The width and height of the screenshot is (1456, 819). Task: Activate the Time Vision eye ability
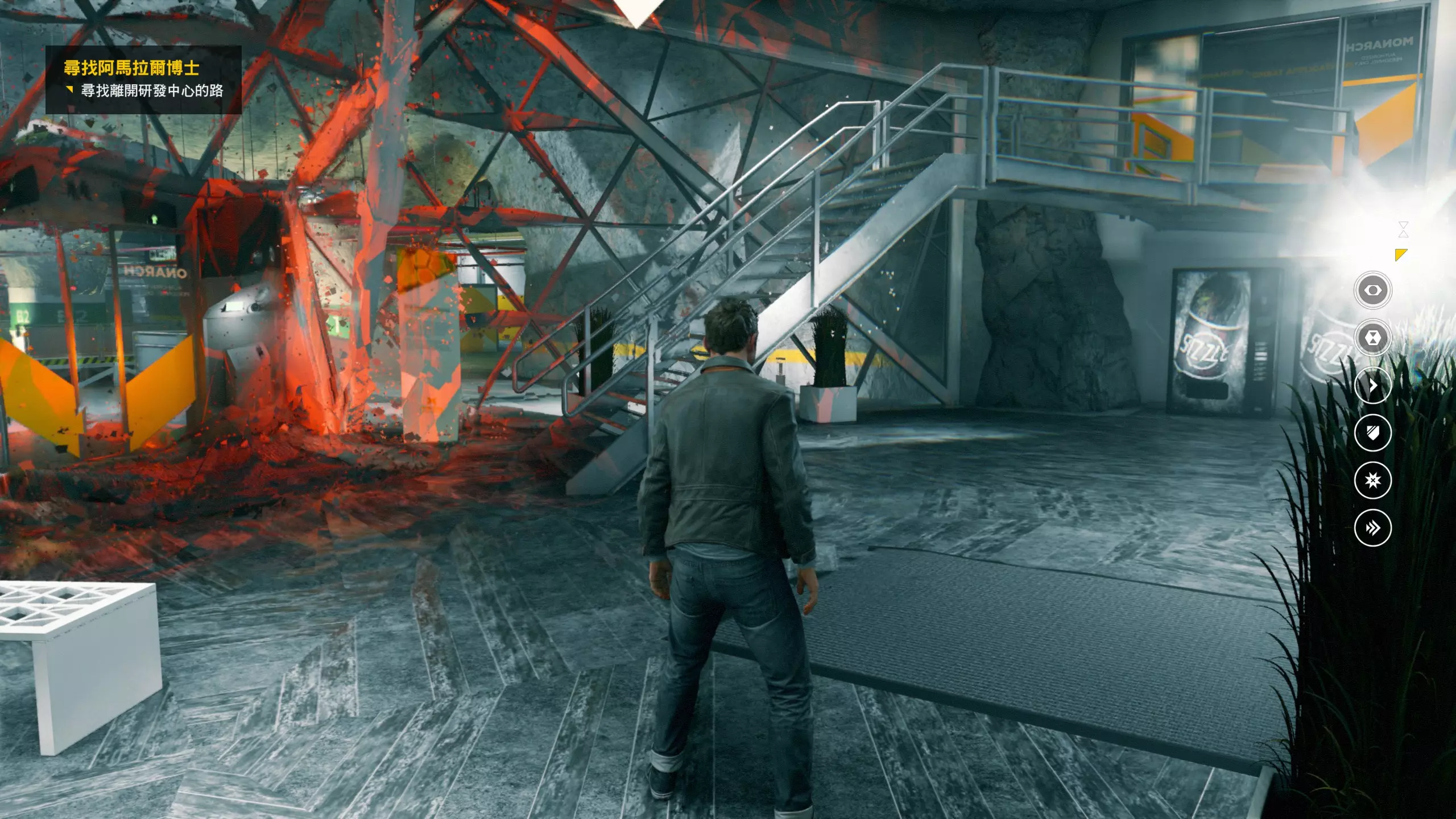coord(1372,291)
